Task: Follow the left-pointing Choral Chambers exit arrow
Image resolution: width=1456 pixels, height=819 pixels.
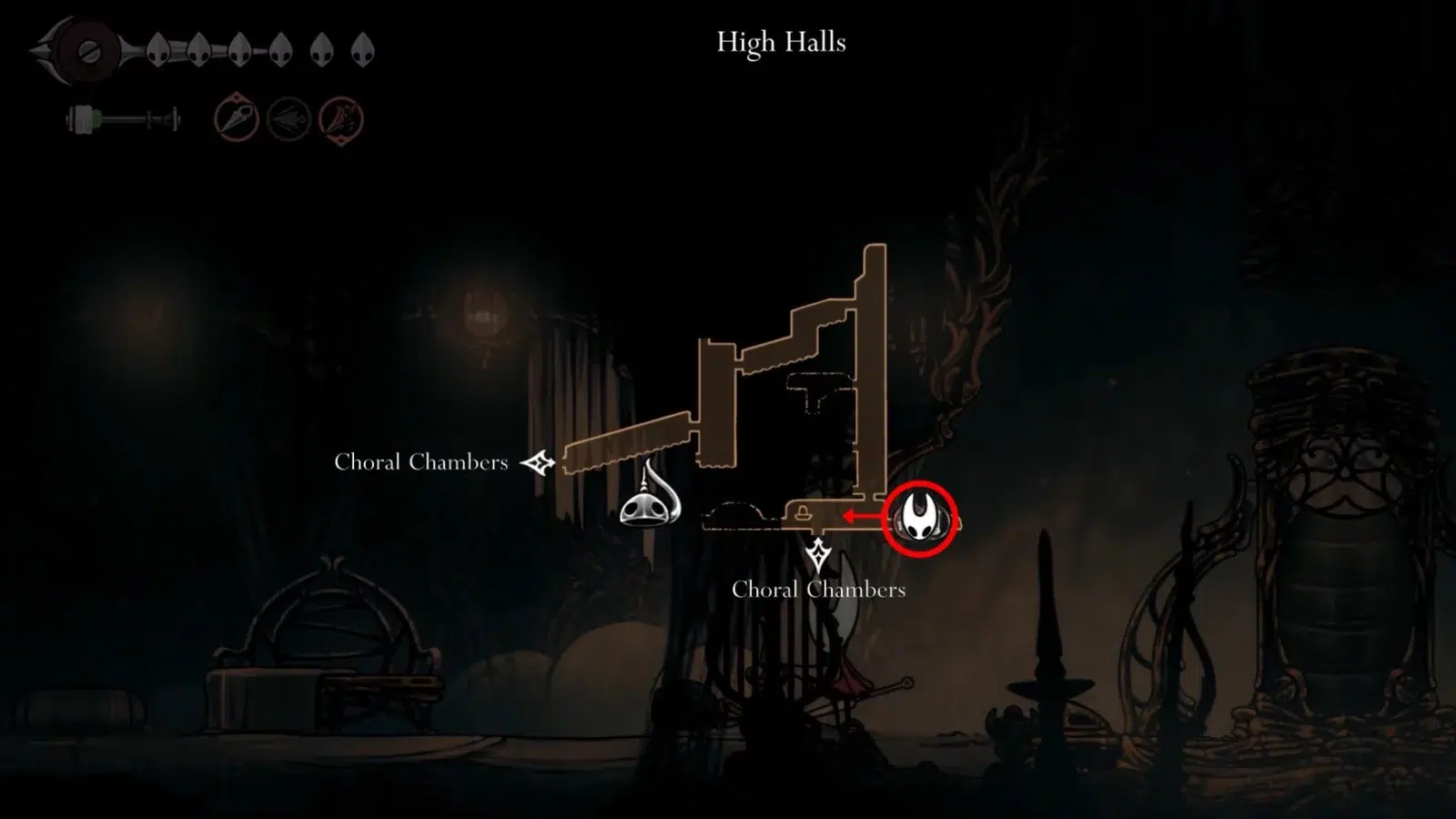Action: point(538,463)
